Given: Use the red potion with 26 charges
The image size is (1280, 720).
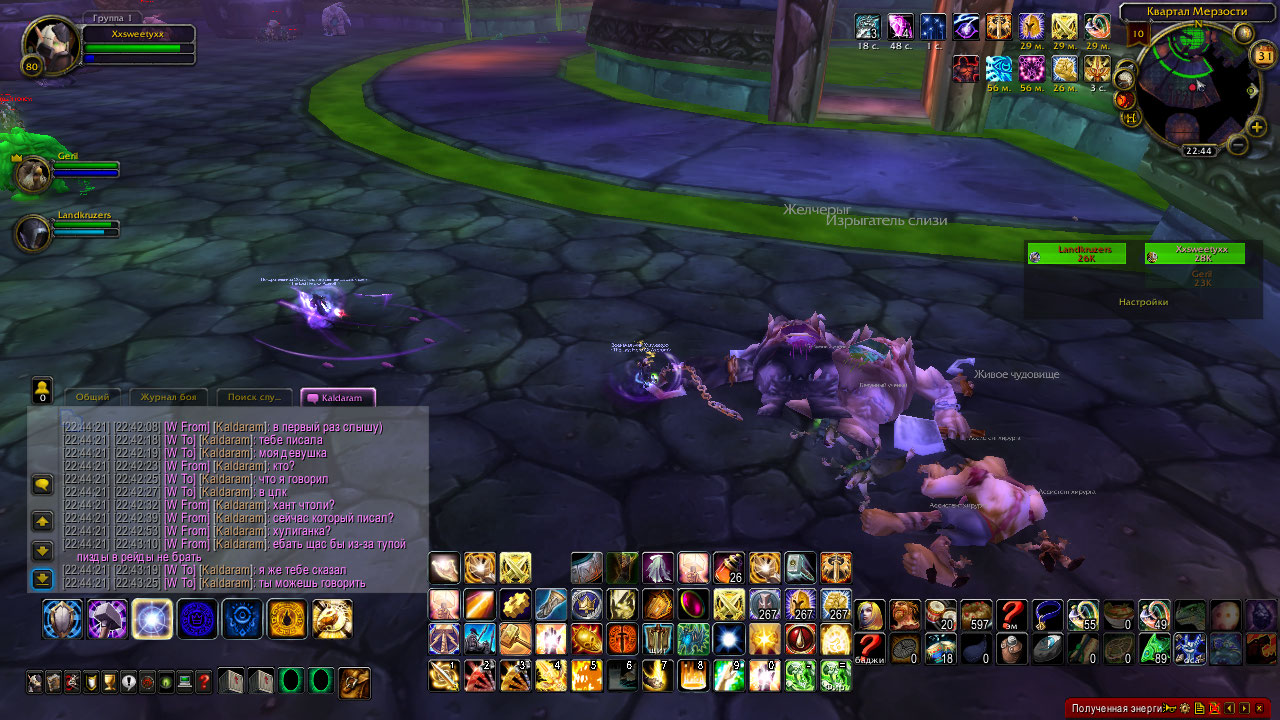Looking at the screenshot, I should [728, 568].
